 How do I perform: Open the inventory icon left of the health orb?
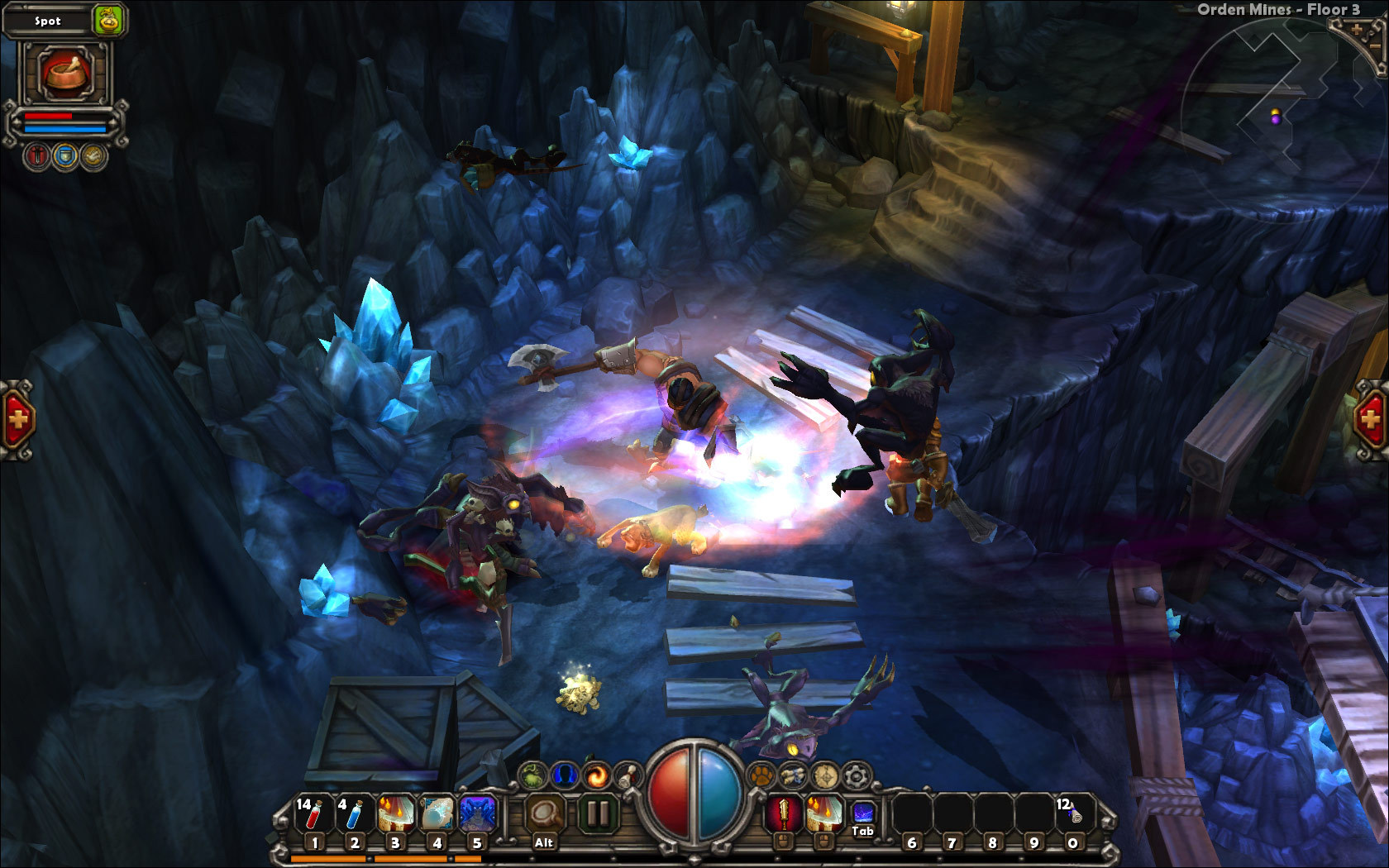[x=532, y=775]
